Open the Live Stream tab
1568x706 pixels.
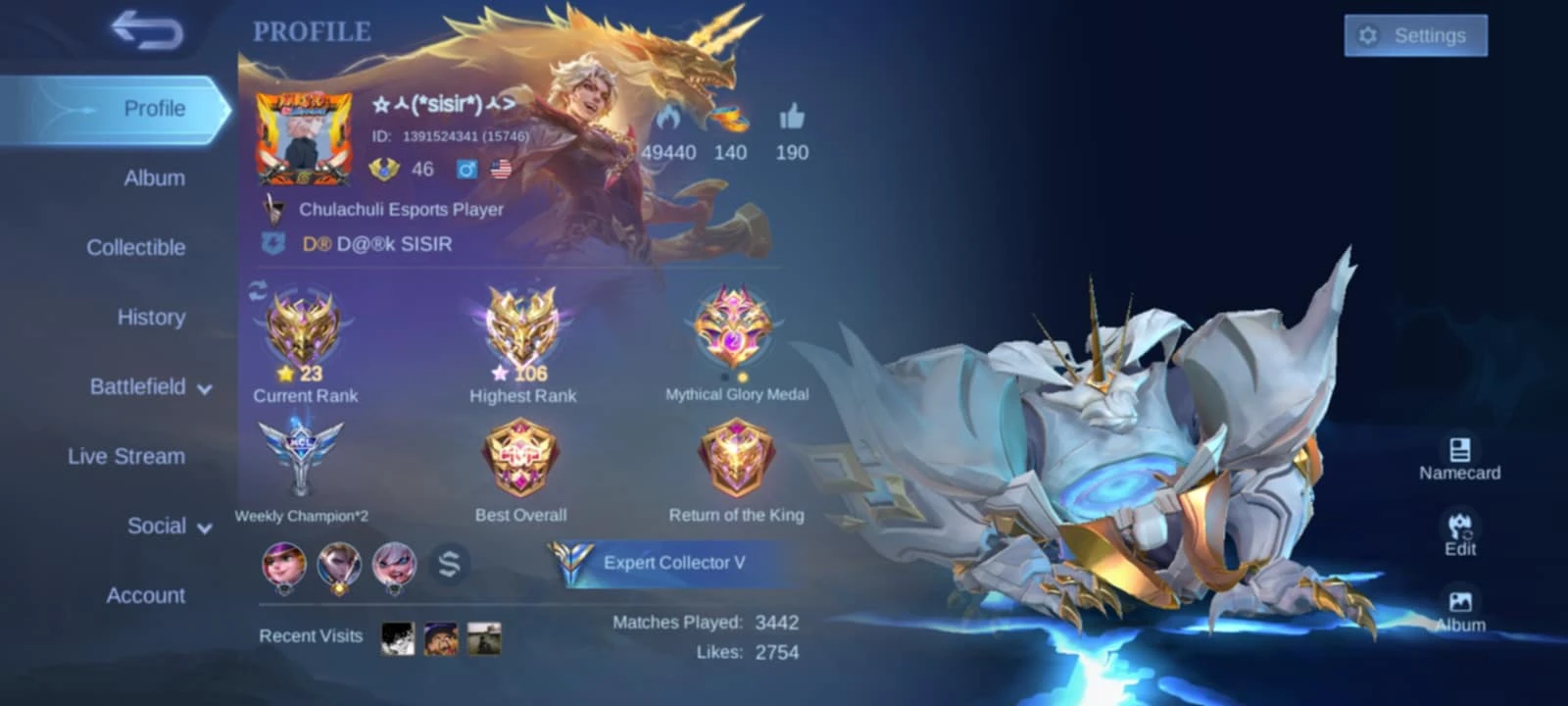coord(126,457)
